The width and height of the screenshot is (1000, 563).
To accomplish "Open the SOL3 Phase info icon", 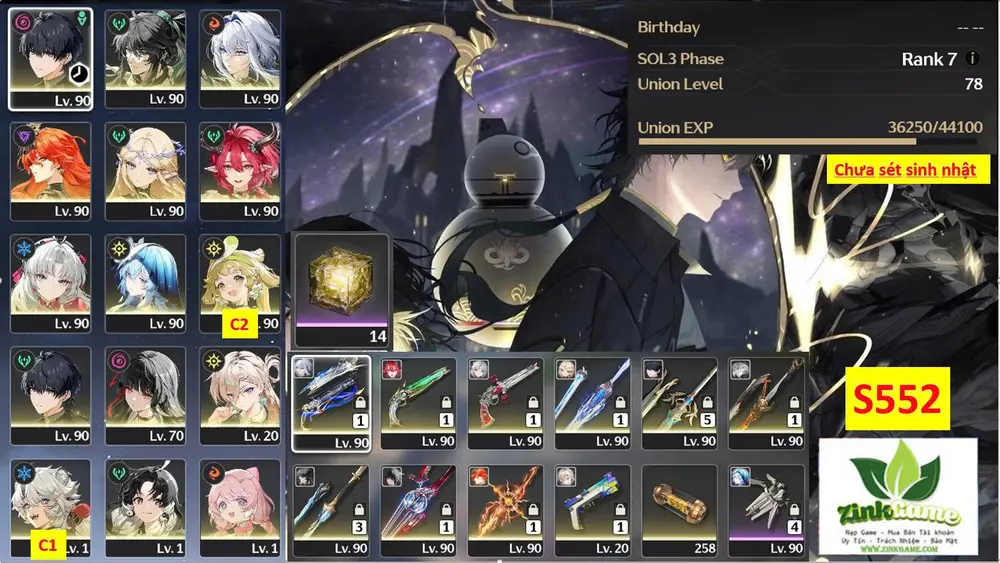I will pos(973,59).
